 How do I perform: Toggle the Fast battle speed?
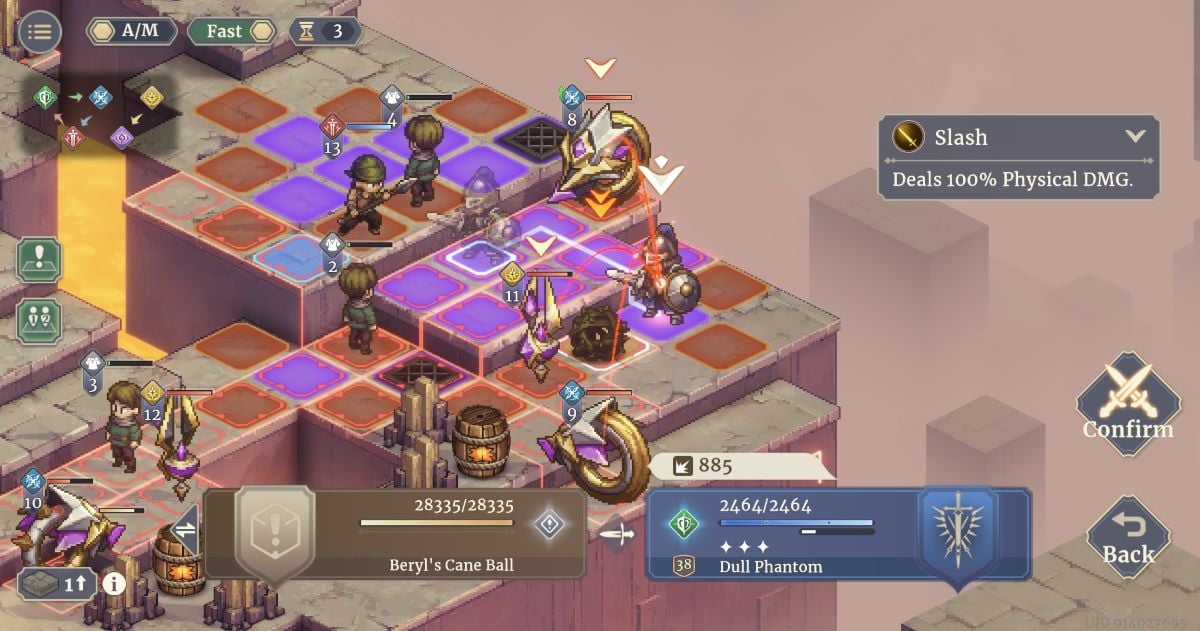point(232,31)
